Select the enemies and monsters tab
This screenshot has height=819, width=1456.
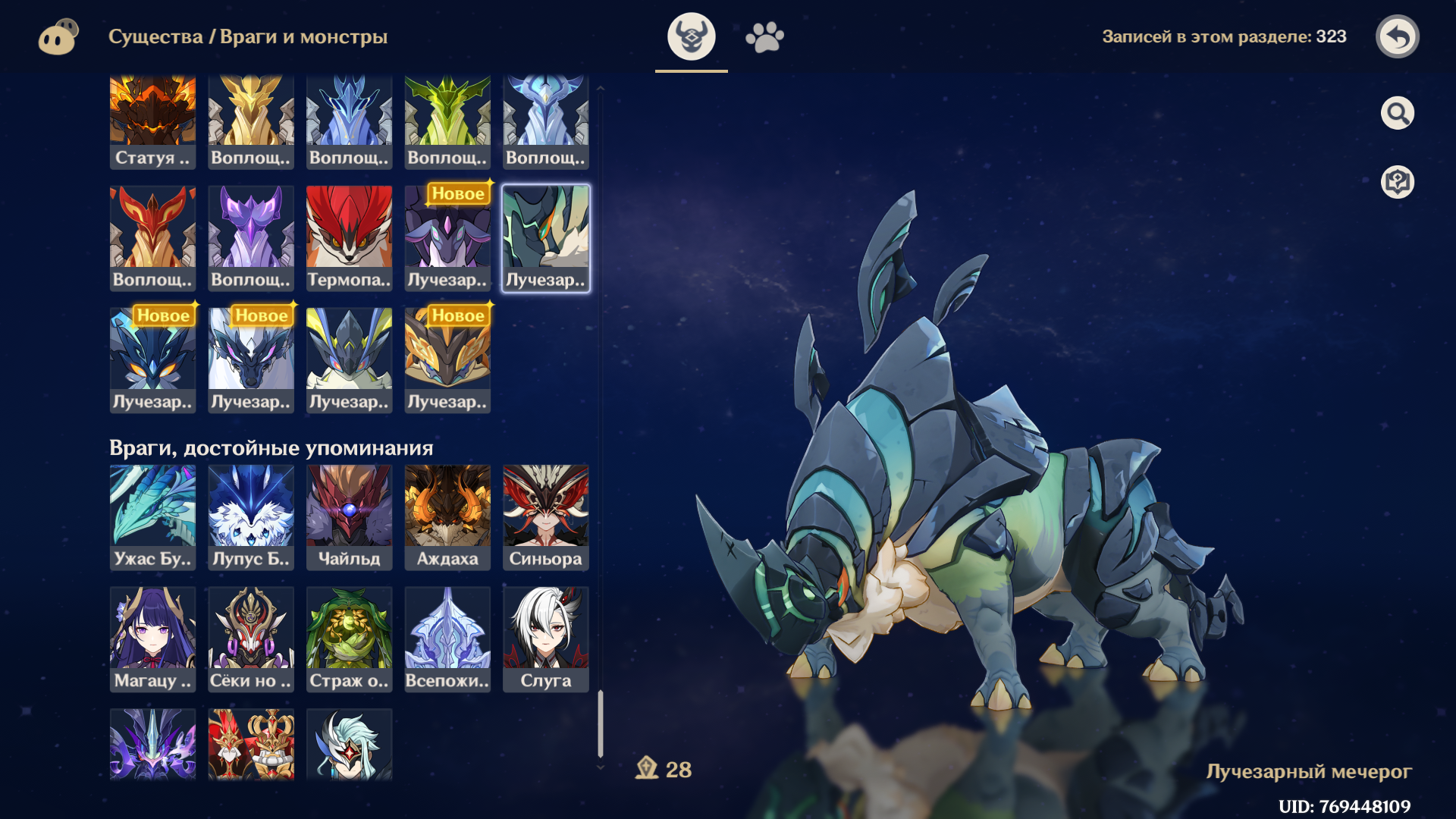tap(691, 36)
